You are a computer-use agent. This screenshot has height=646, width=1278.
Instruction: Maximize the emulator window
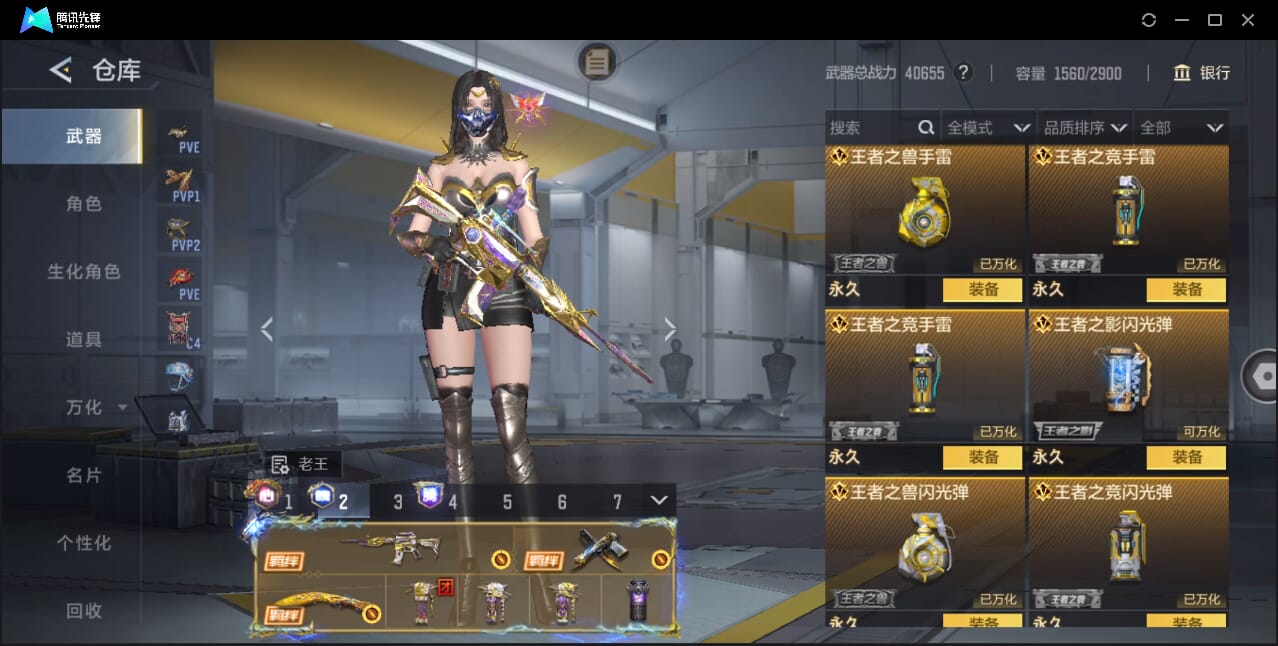click(1215, 20)
